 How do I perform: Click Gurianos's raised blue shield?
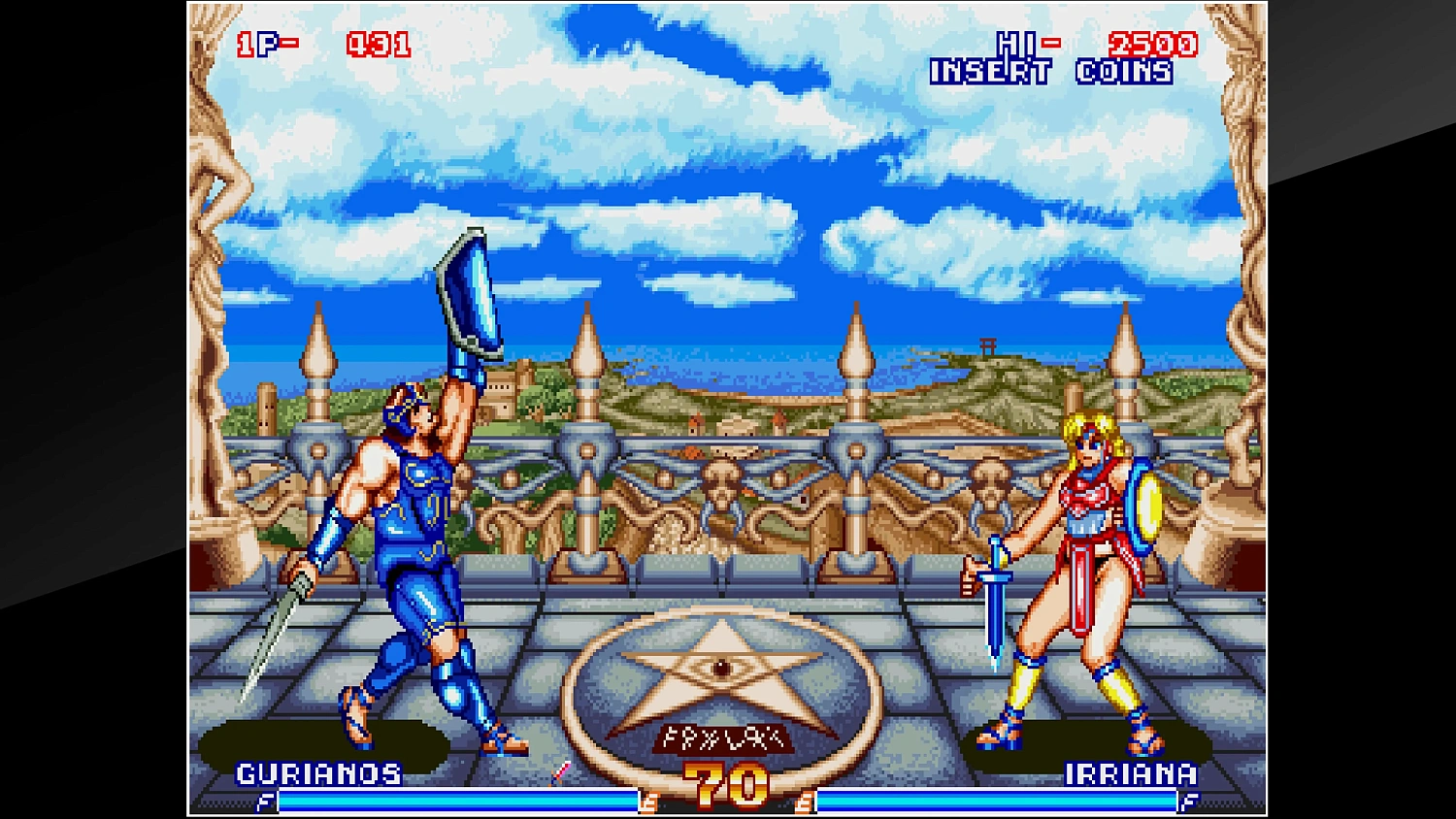tap(471, 291)
